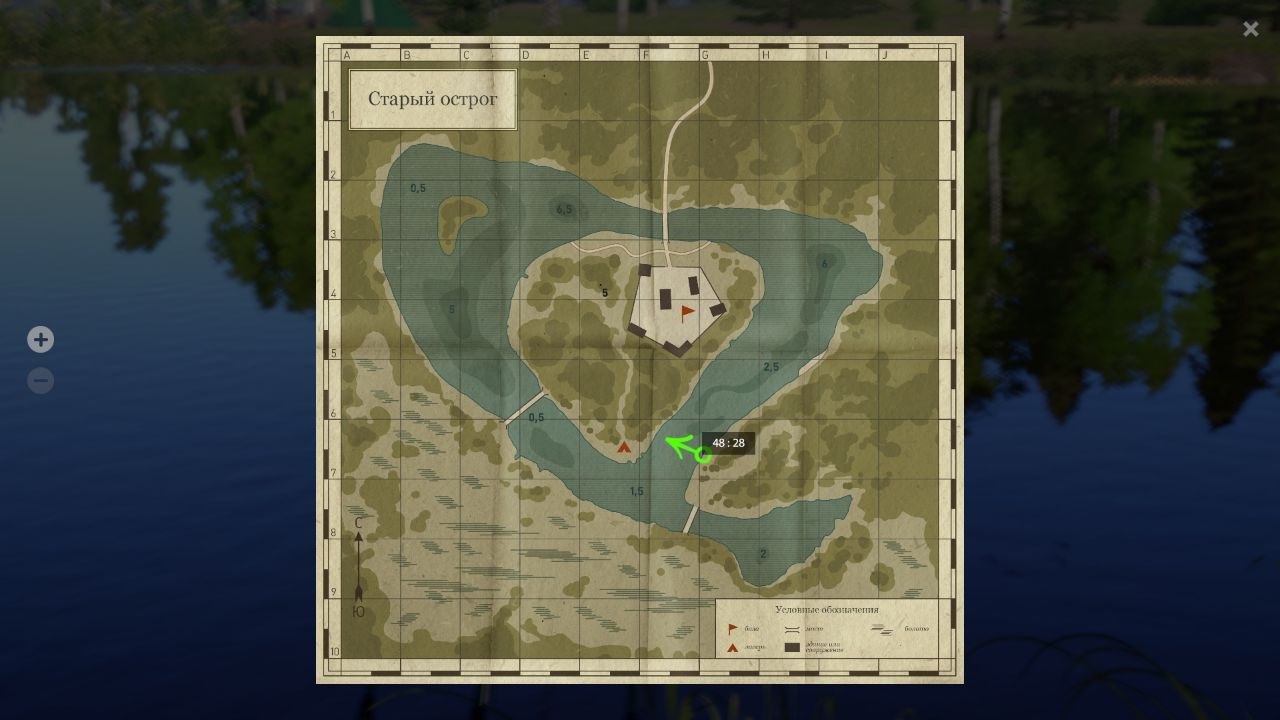Zoom out with the minus button
Image resolution: width=1280 pixels, height=720 pixels.
click(40, 381)
